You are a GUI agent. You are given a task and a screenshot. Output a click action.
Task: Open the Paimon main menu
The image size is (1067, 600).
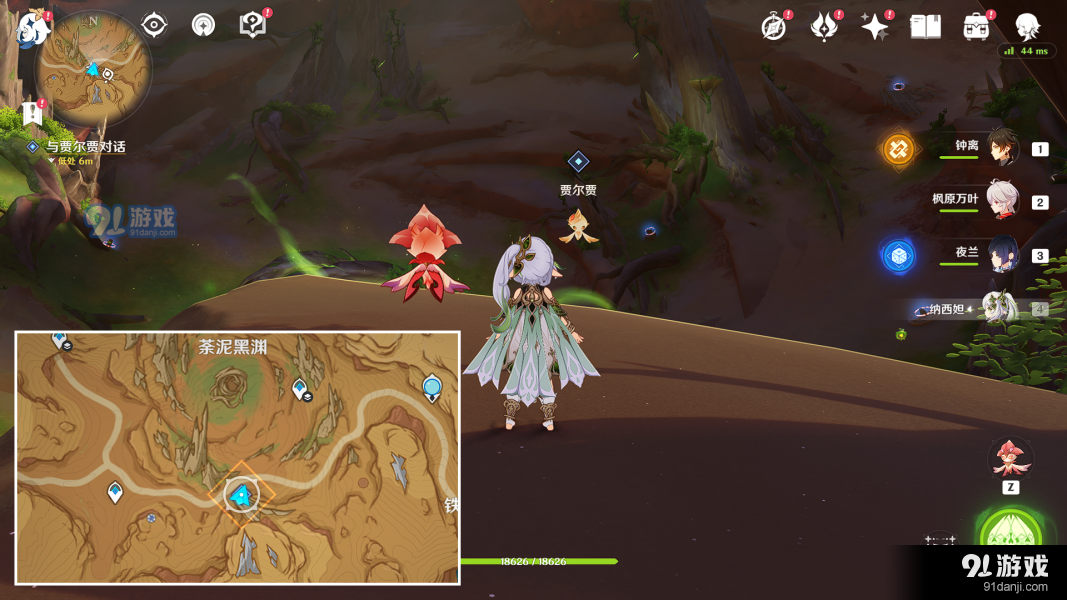(34, 28)
